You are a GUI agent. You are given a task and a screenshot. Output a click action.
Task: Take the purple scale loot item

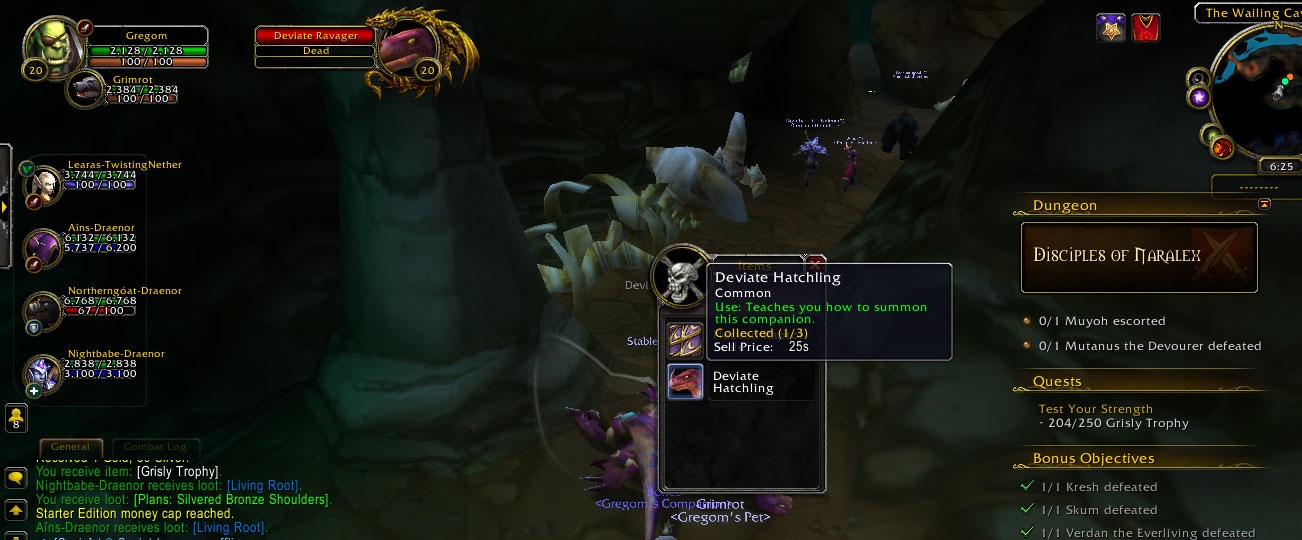pyautogui.click(x=685, y=339)
